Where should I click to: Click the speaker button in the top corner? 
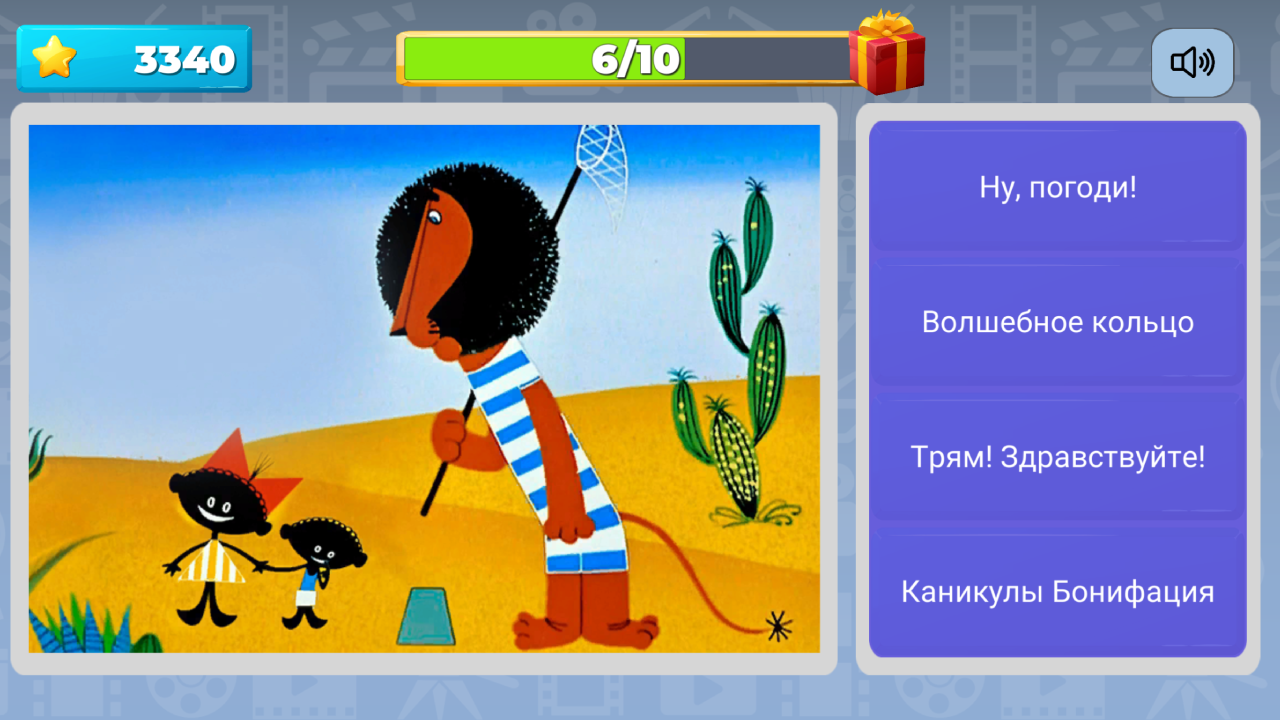coord(1191,62)
